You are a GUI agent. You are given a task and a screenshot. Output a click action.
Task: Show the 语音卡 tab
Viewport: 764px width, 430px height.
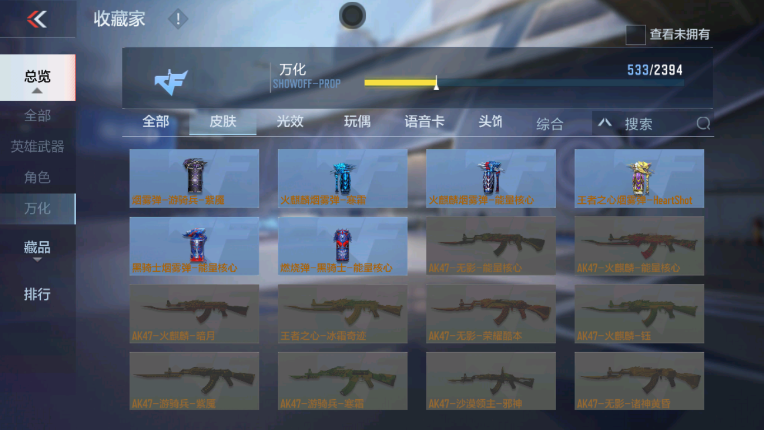[424, 122]
